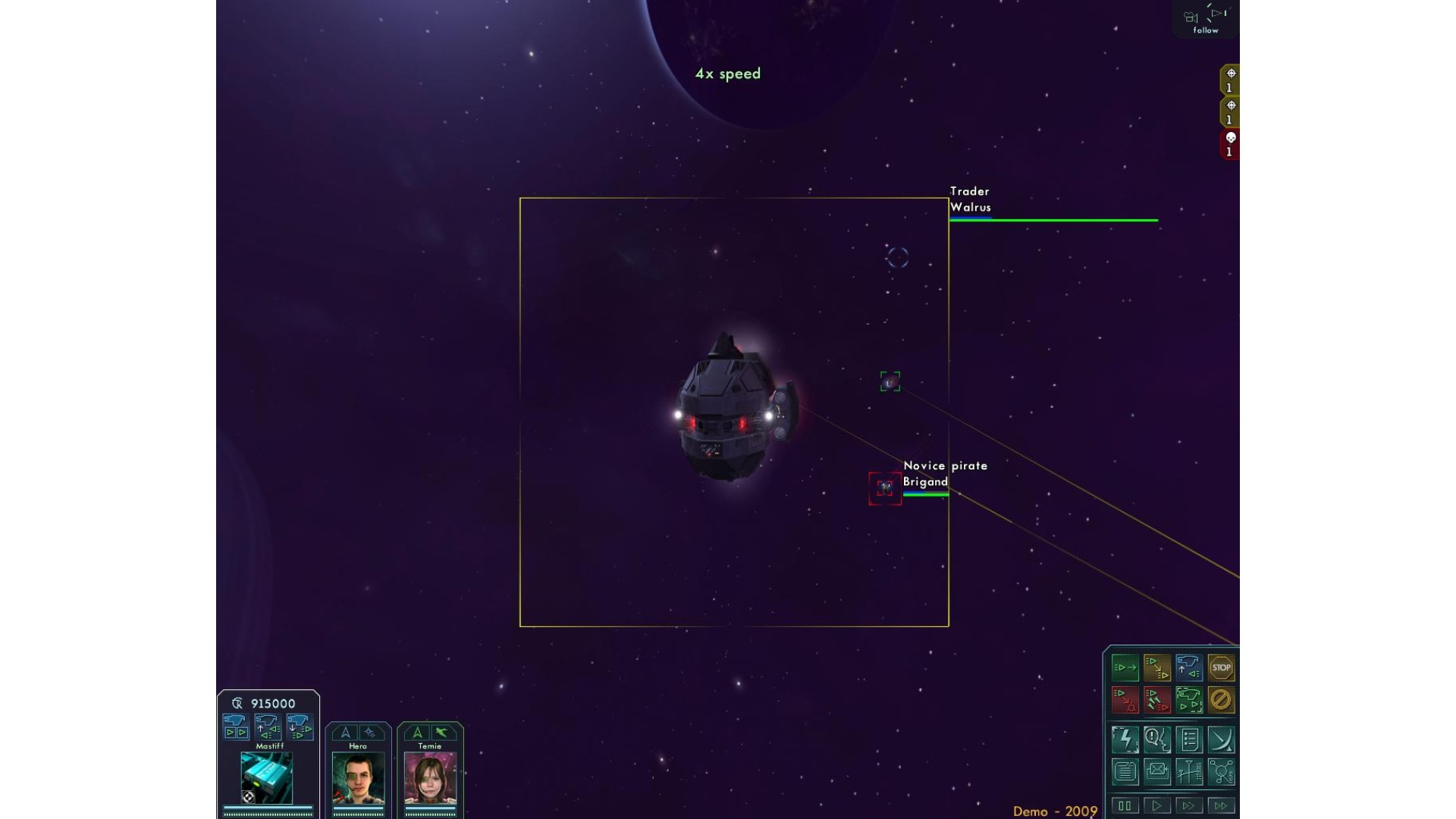Choose the yellow prohibition circle order

[x=1221, y=700]
